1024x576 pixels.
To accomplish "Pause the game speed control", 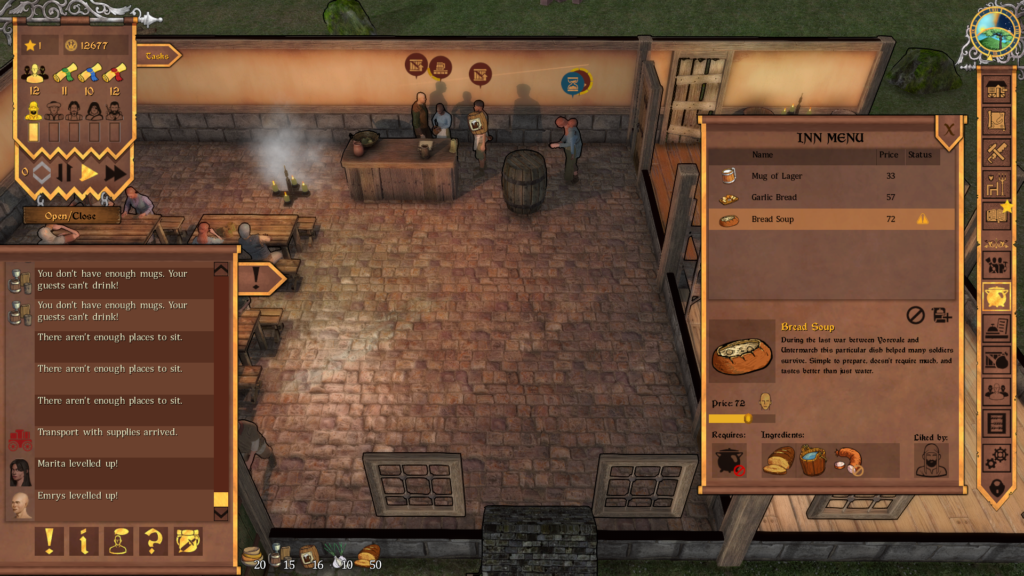I will click(x=65, y=172).
